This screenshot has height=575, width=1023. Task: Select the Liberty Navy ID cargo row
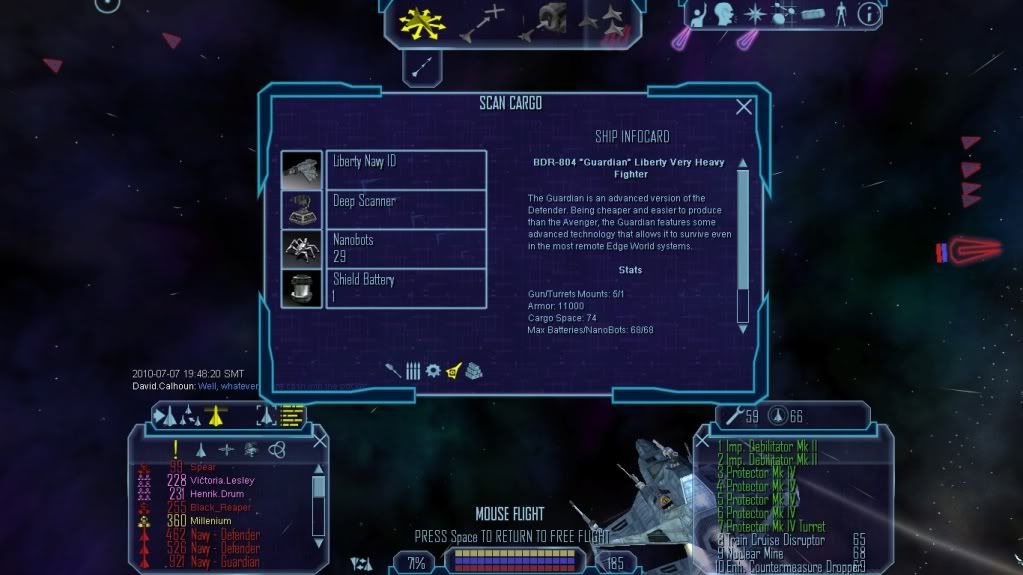tap(406, 169)
